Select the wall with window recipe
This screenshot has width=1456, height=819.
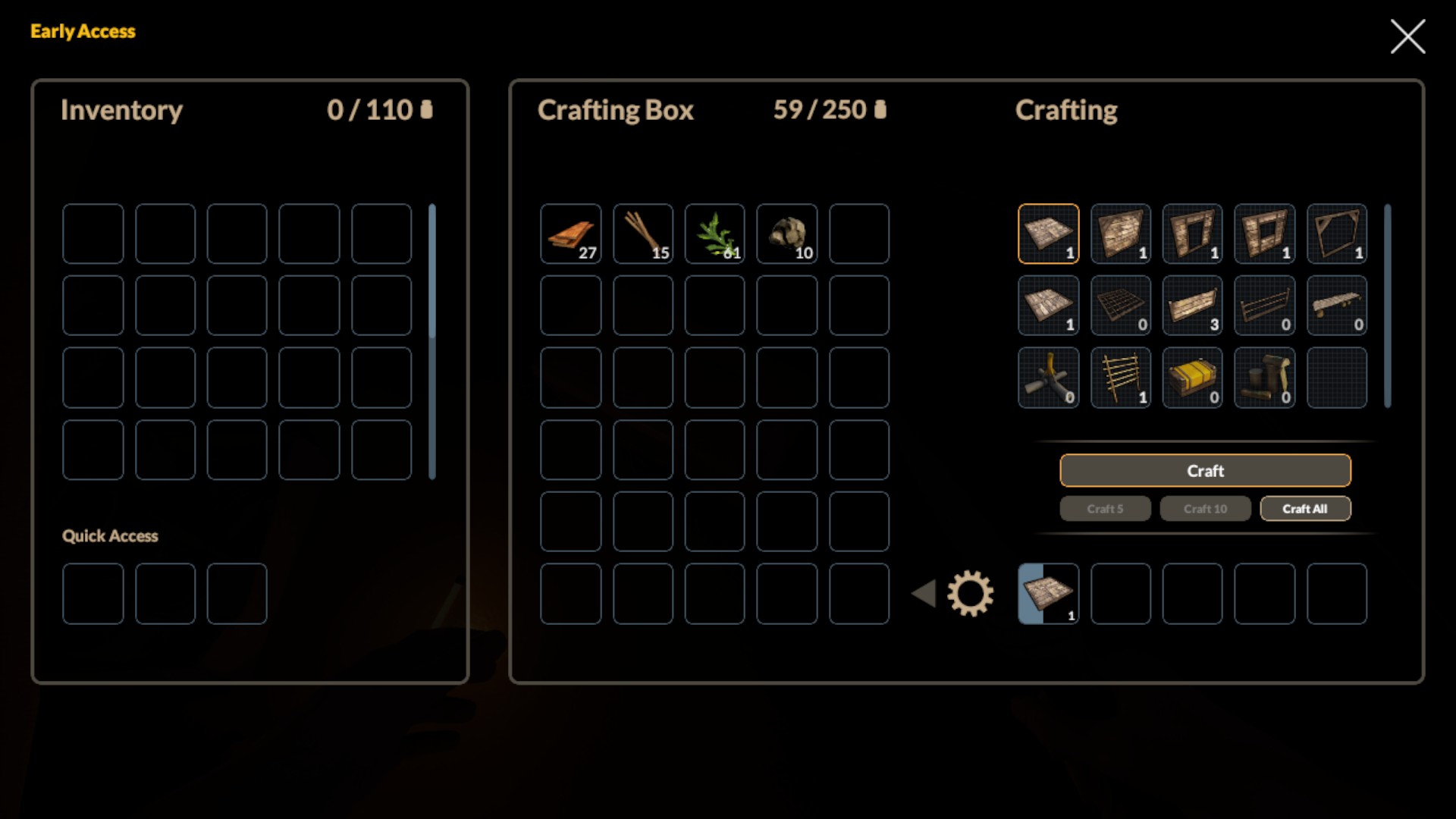[1265, 234]
